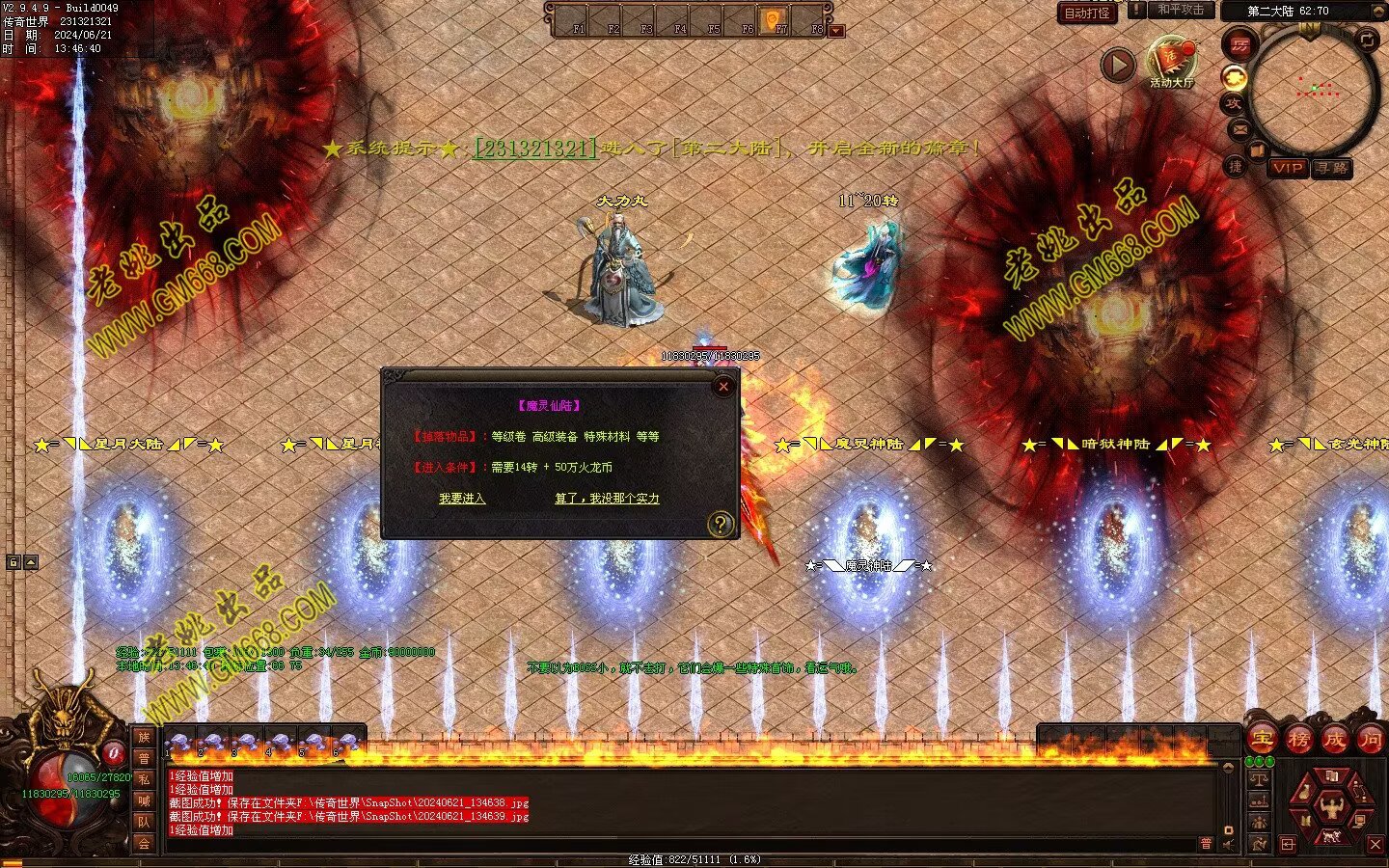Open the VIP panel
The width and height of the screenshot is (1389, 868).
[1287, 168]
